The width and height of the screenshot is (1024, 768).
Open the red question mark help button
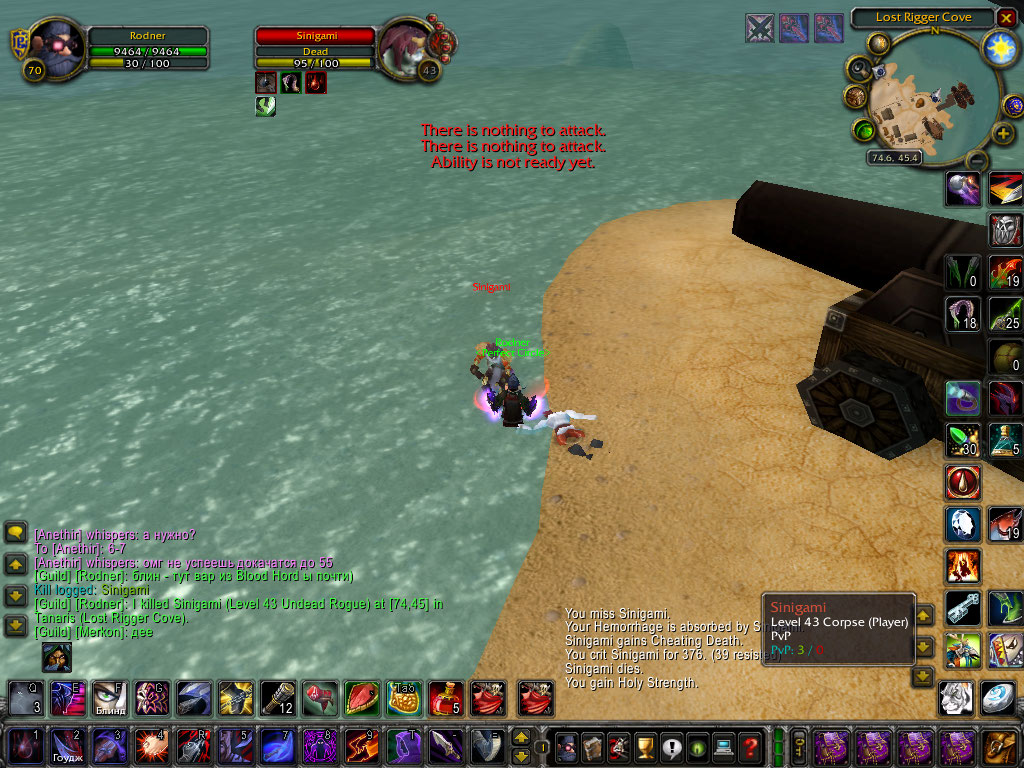749,747
